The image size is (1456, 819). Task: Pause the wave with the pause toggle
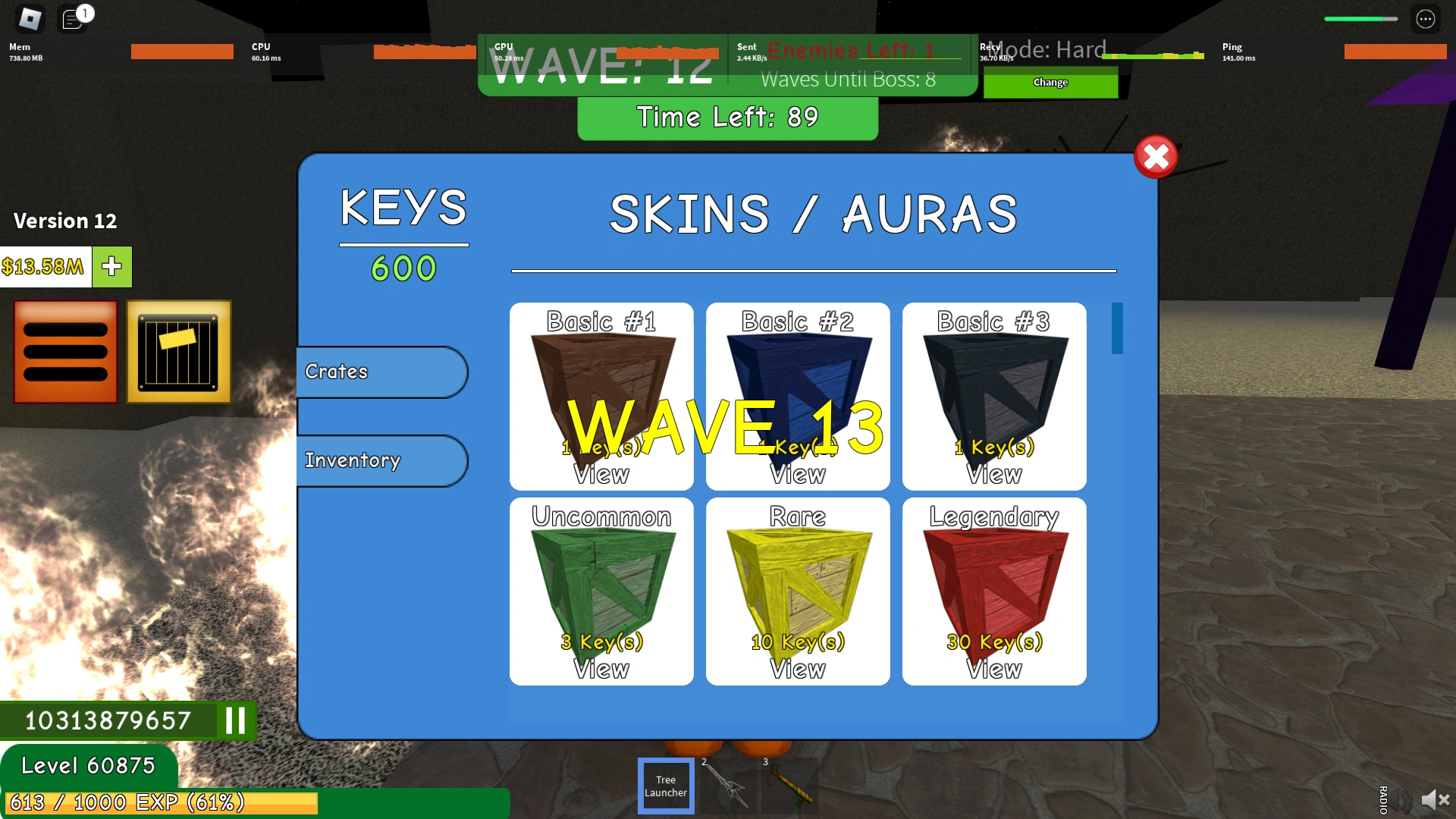click(x=234, y=721)
